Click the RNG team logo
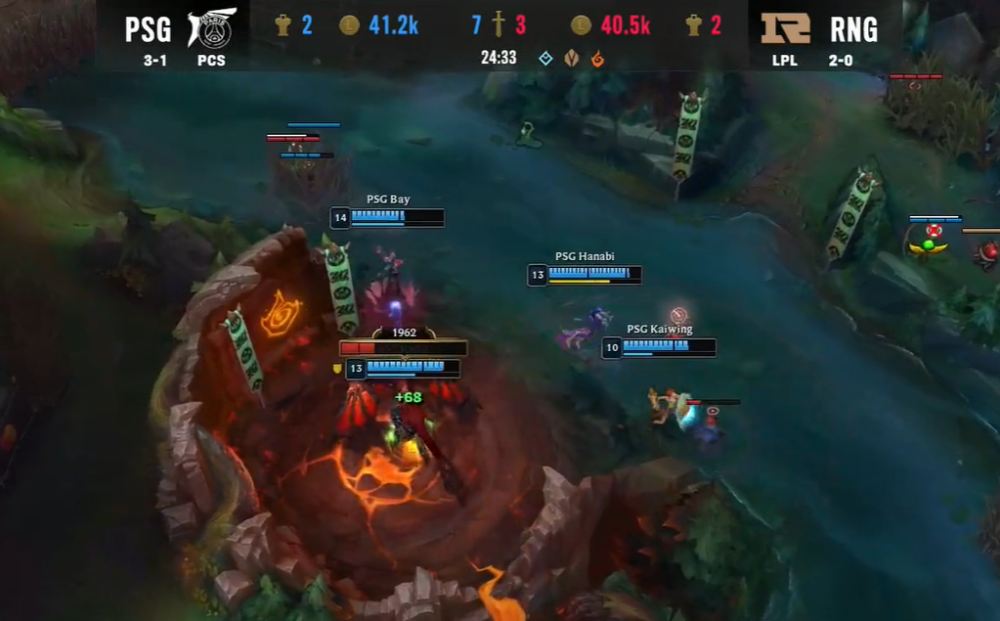Screen dimensions: 1000x621 pos(786,27)
